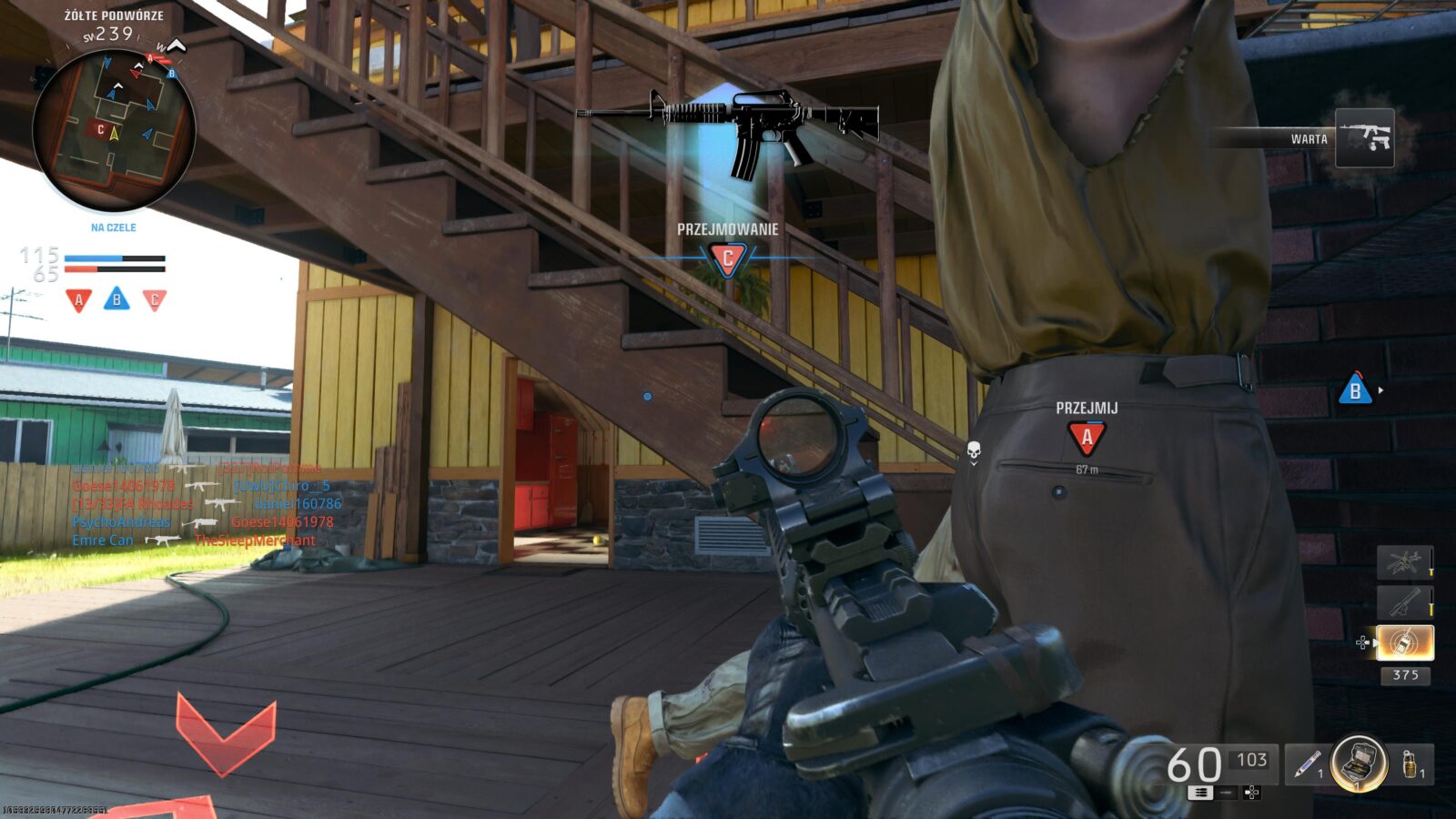The width and height of the screenshot is (1456, 819).
Task: Select the rocket launcher scorestreak slot
Action: tap(1403, 602)
